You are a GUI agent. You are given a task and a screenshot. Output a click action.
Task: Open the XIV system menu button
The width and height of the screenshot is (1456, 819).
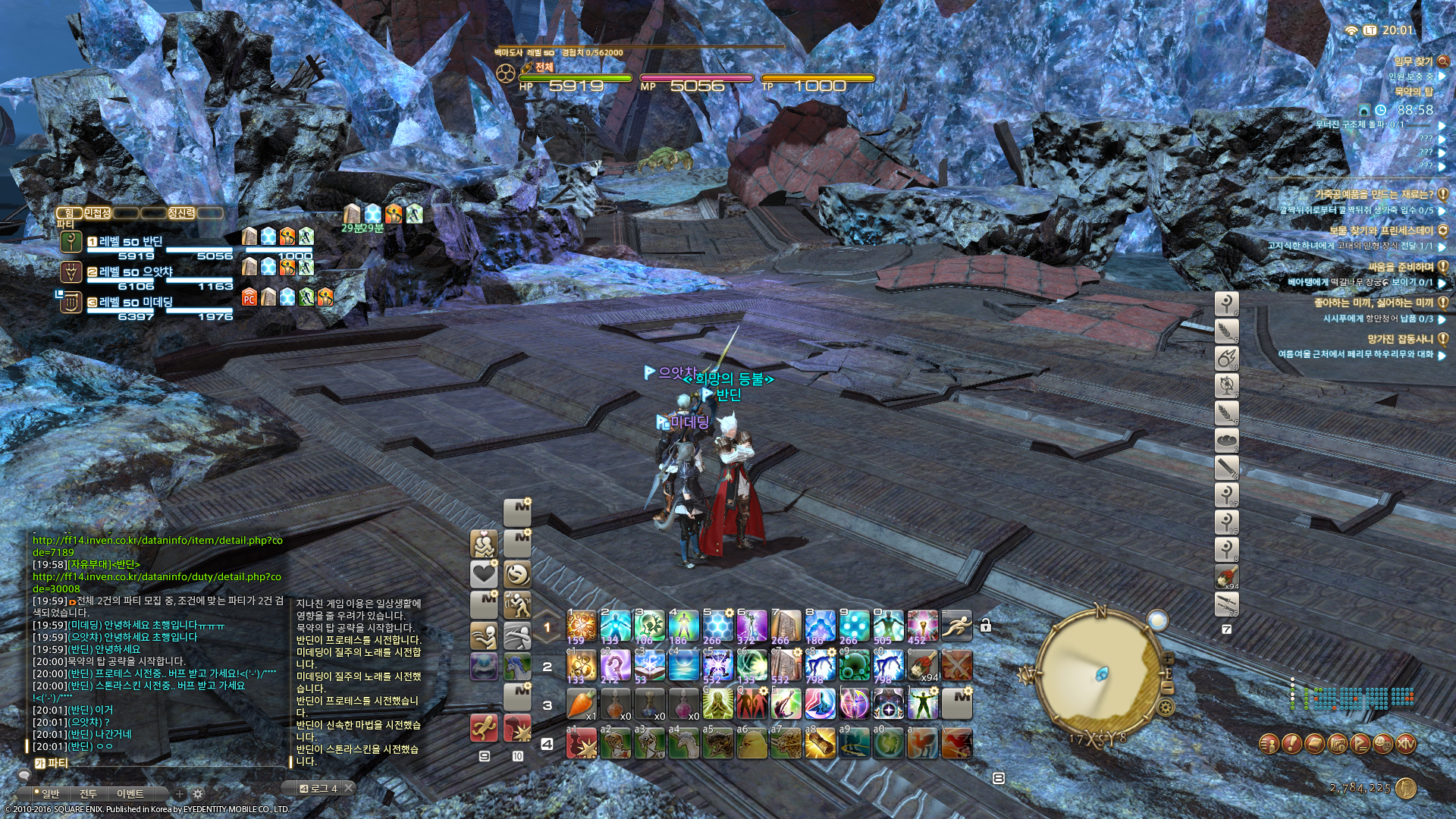point(1405,744)
